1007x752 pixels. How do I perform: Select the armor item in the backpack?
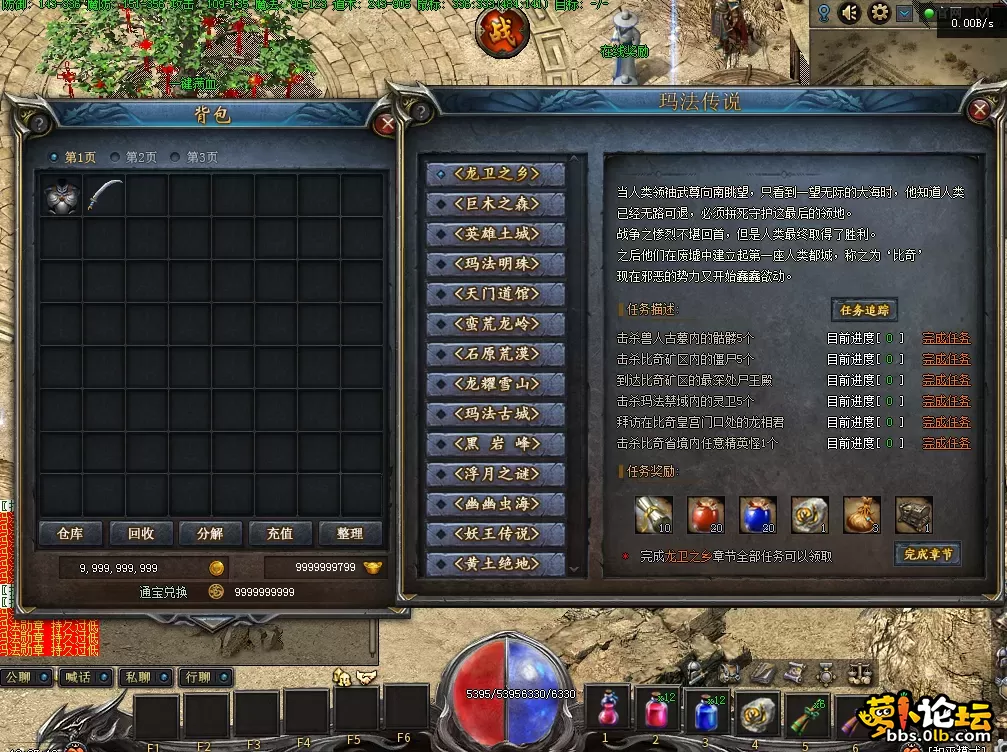click(61, 194)
